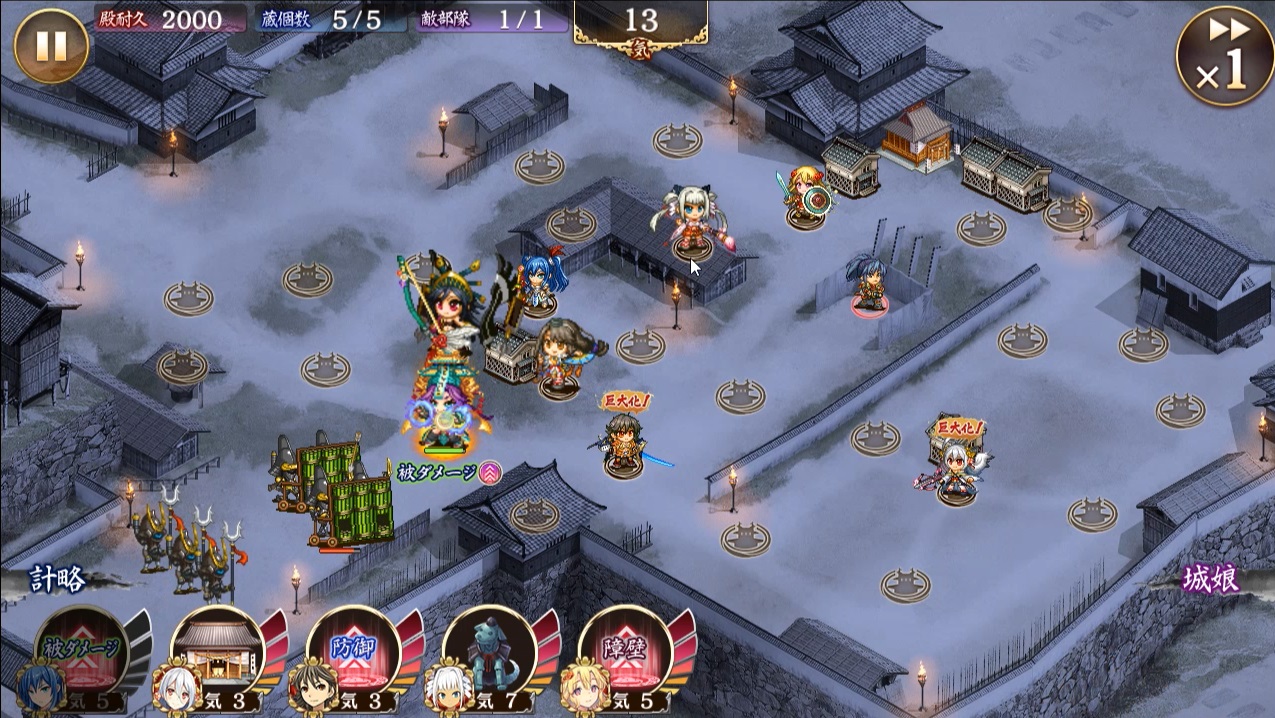Activate the 被ダメージ strategy costing 5 気
1275x718 pixels.
tap(82, 652)
